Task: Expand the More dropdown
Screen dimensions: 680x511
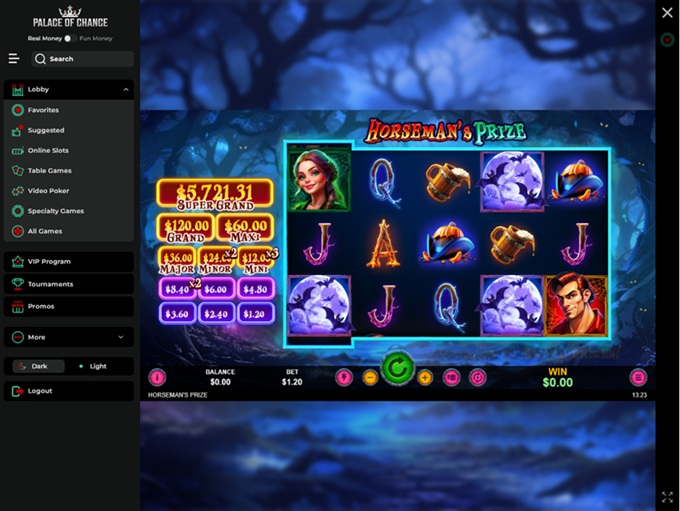Action: 69,337
